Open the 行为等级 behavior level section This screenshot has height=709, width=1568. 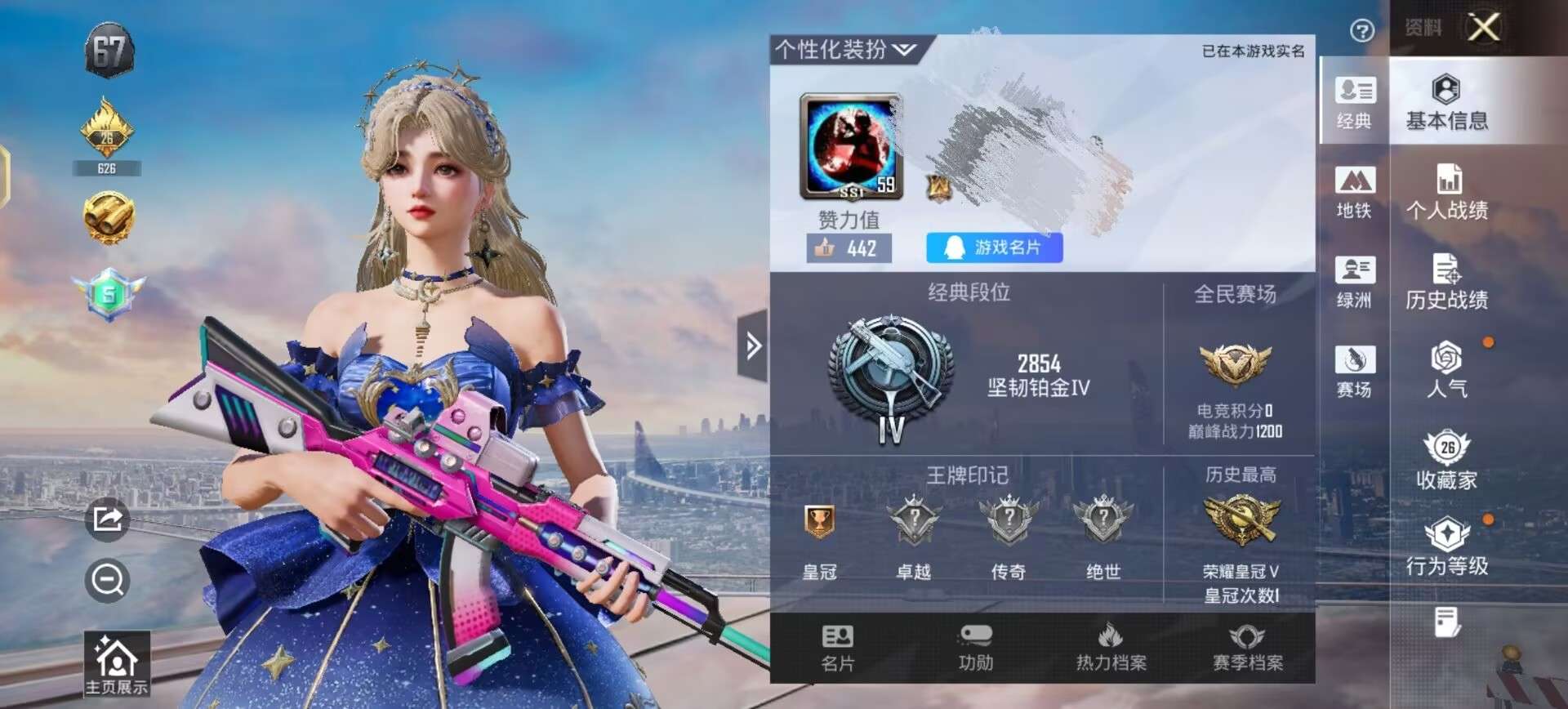(x=1446, y=548)
